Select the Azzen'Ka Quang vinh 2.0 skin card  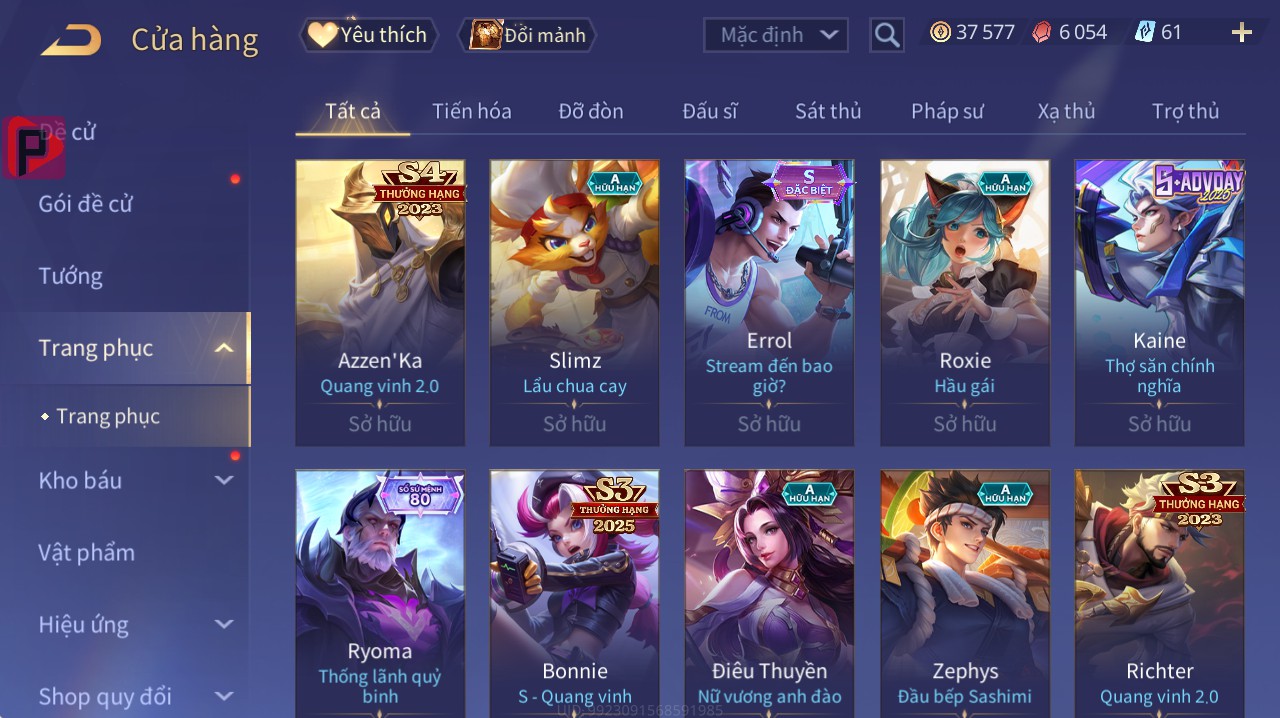pyautogui.click(x=380, y=302)
